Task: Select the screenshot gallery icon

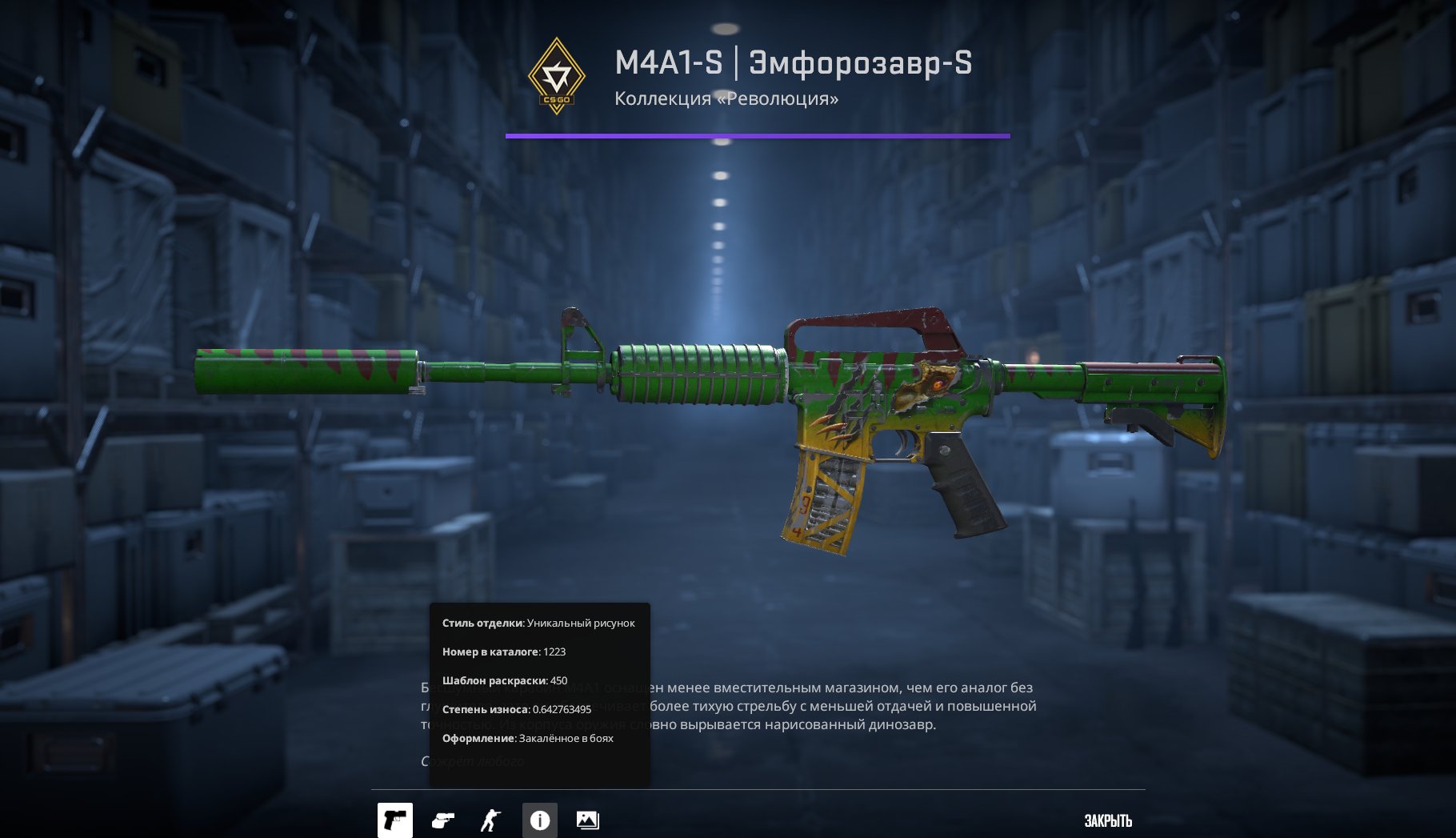Action: tap(589, 820)
